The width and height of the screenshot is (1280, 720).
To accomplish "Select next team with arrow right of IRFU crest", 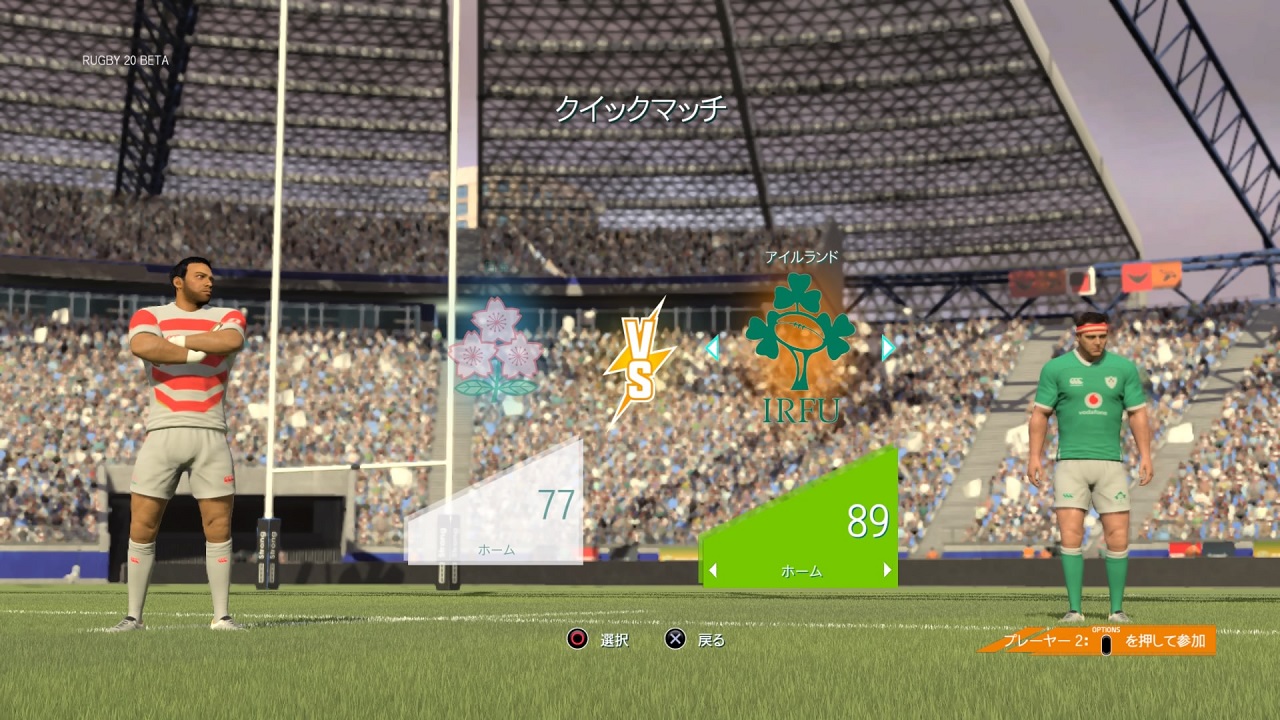I will point(888,348).
